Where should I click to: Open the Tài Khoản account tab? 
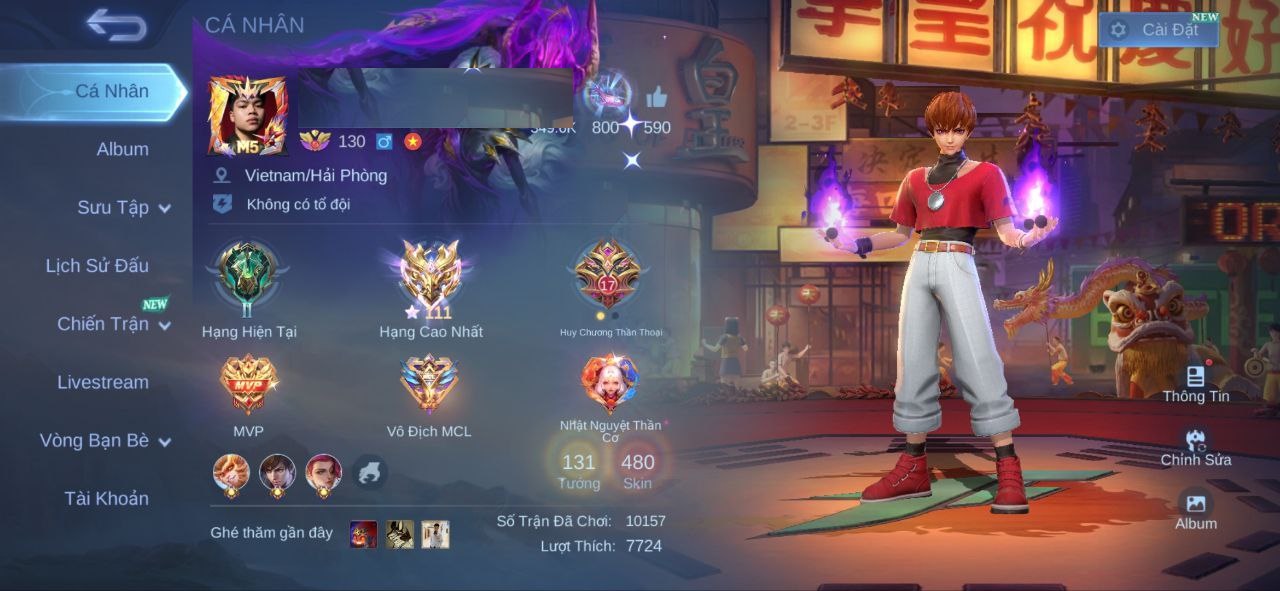pos(106,498)
